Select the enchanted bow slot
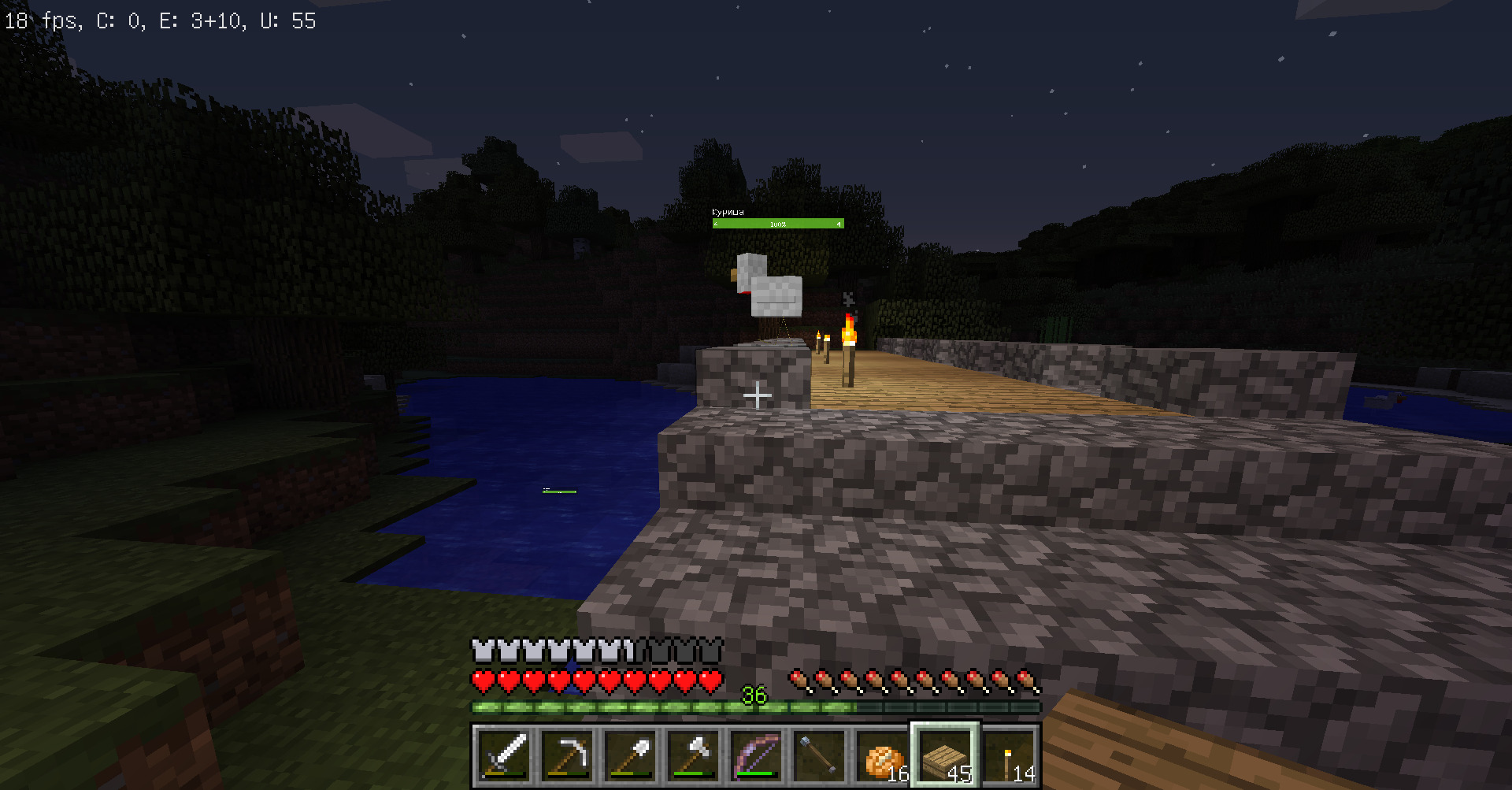 (757, 756)
